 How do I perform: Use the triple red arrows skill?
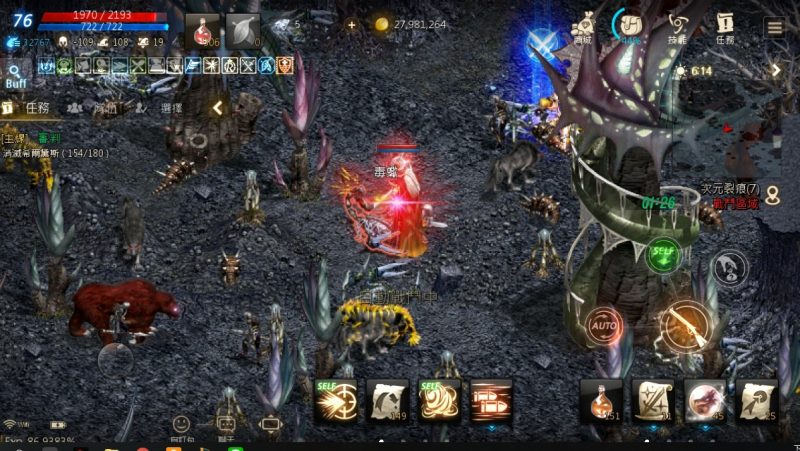coord(491,400)
